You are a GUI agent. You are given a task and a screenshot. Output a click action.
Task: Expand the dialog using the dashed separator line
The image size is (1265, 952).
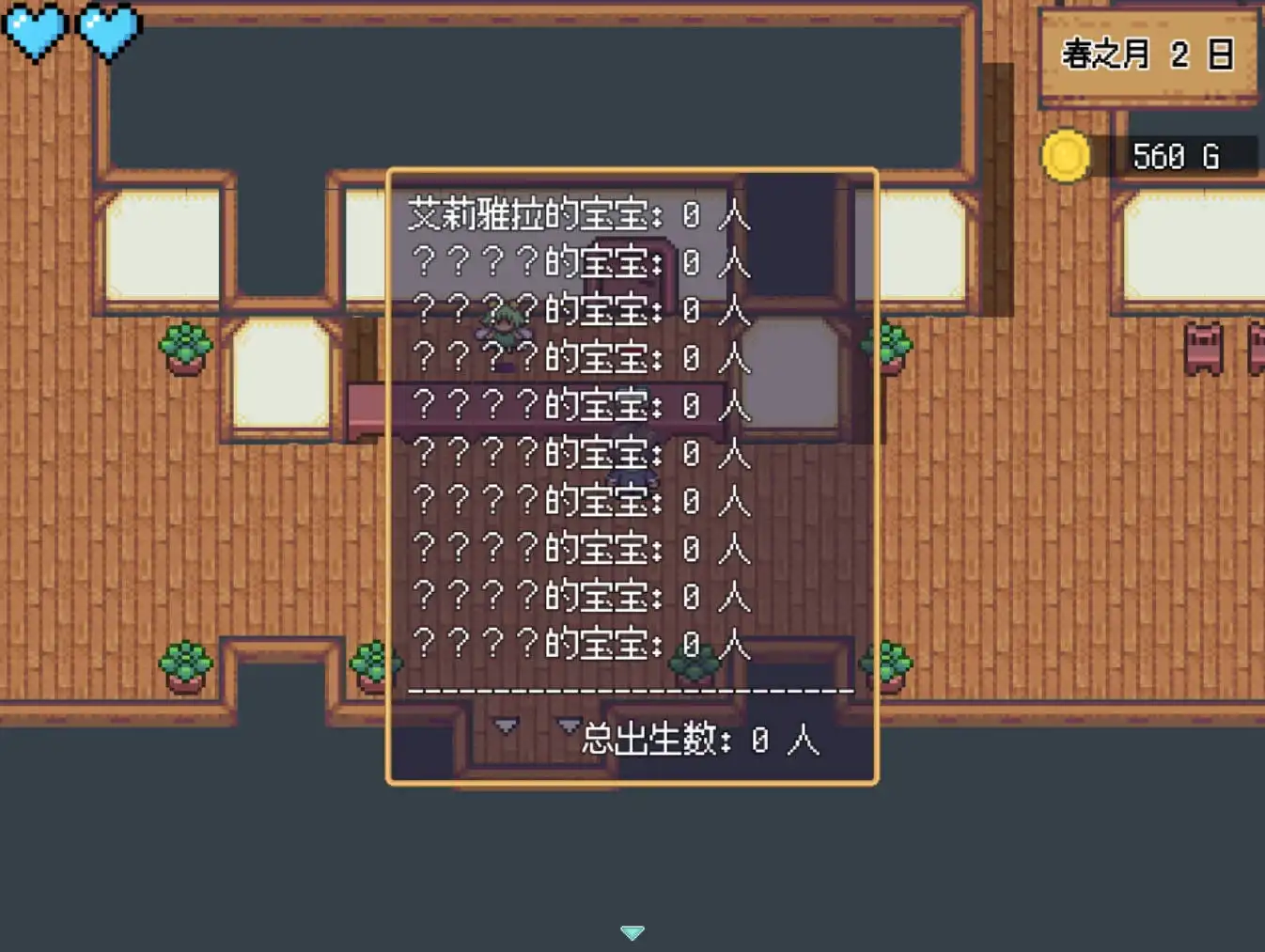coord(632,689)
